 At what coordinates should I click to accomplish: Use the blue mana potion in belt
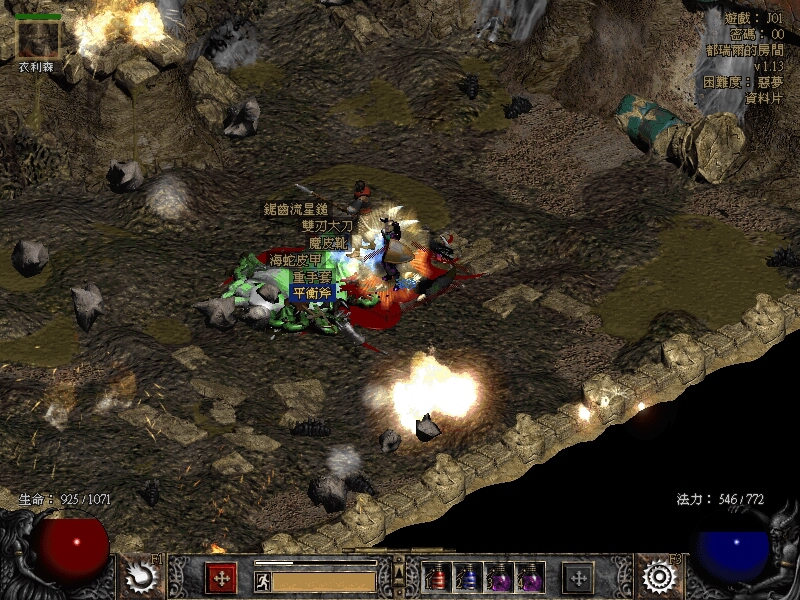click(x=468, y=577)
